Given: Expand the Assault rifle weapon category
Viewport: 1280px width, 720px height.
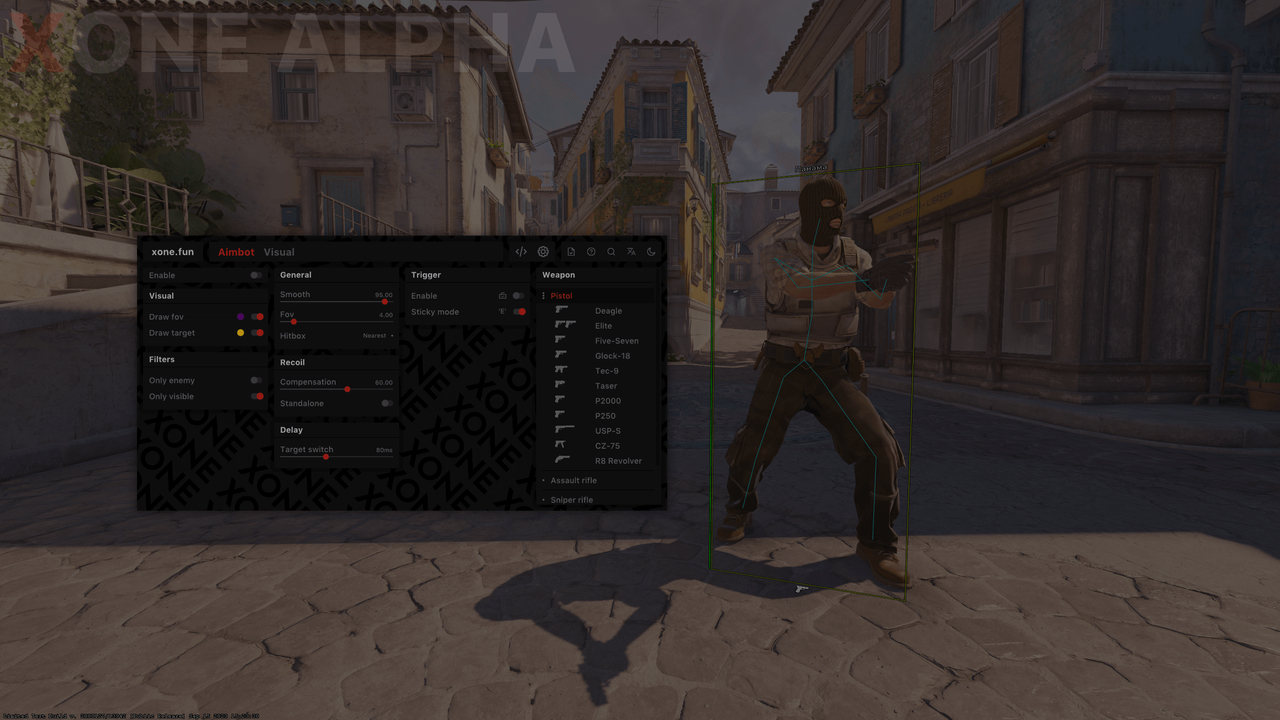Looking at the screenshot, I should (x=572, y=480).
